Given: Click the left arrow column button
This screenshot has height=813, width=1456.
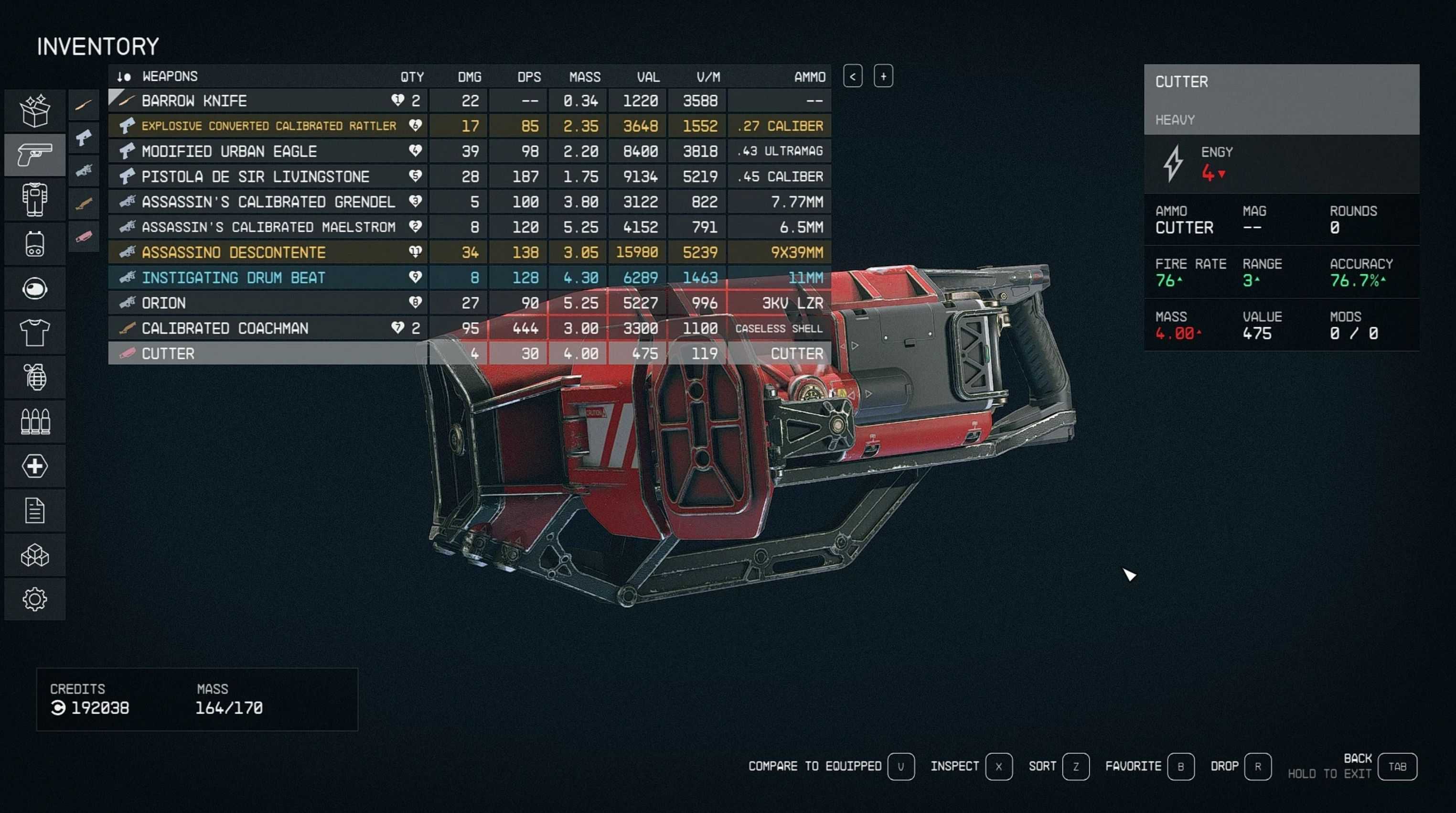Looking at the screenshot, I should (852, 76).
